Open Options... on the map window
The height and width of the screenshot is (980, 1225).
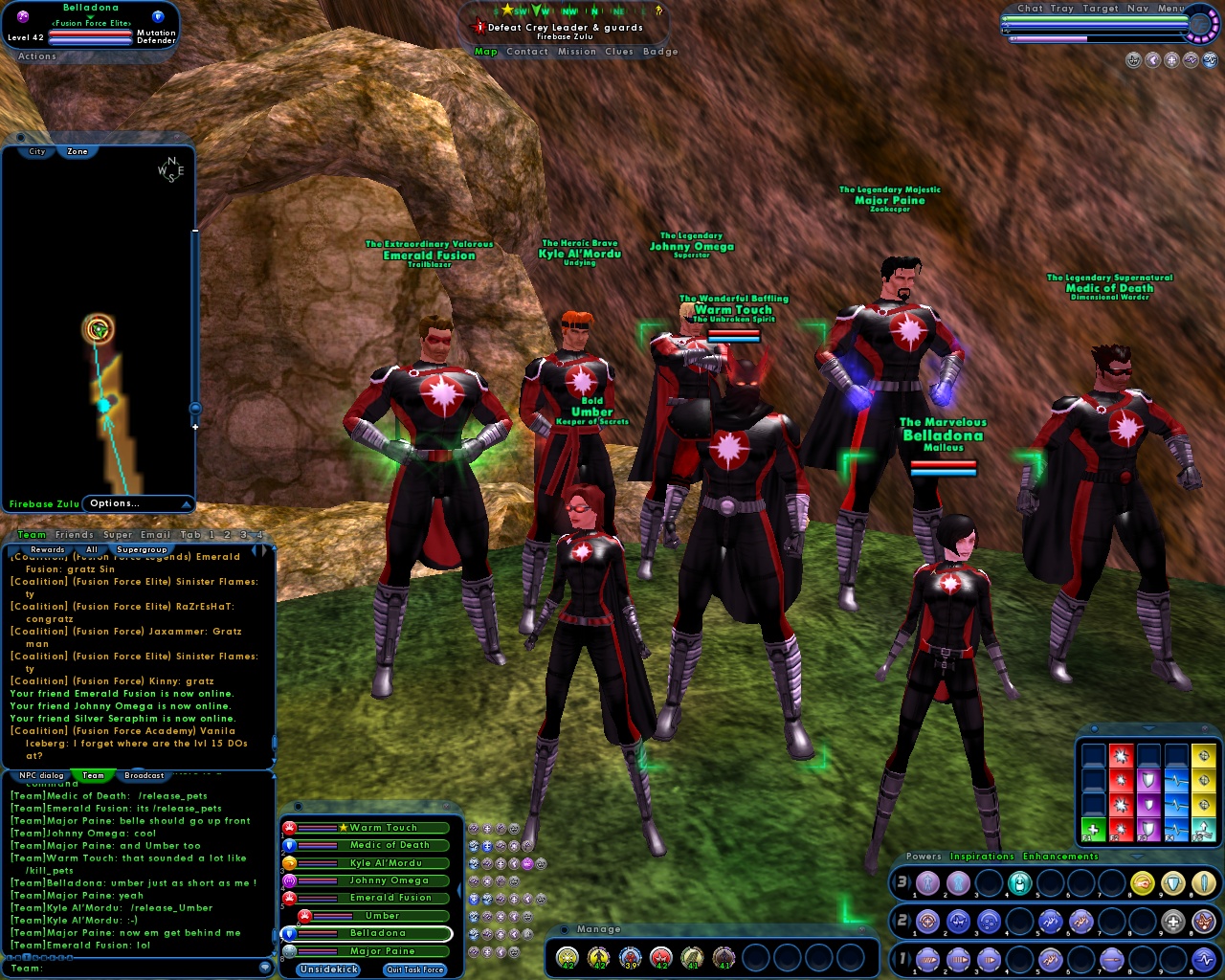click(115, 503)
